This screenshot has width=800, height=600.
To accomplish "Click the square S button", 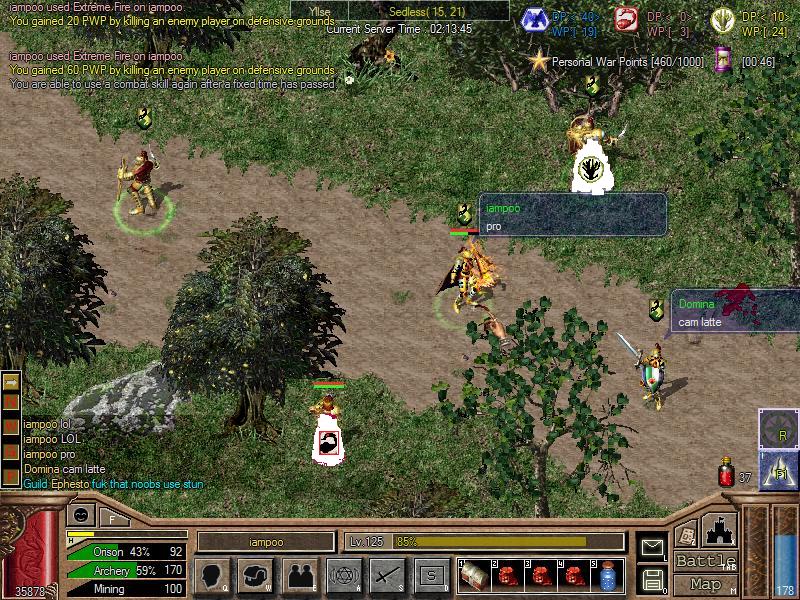I will 431,575.
